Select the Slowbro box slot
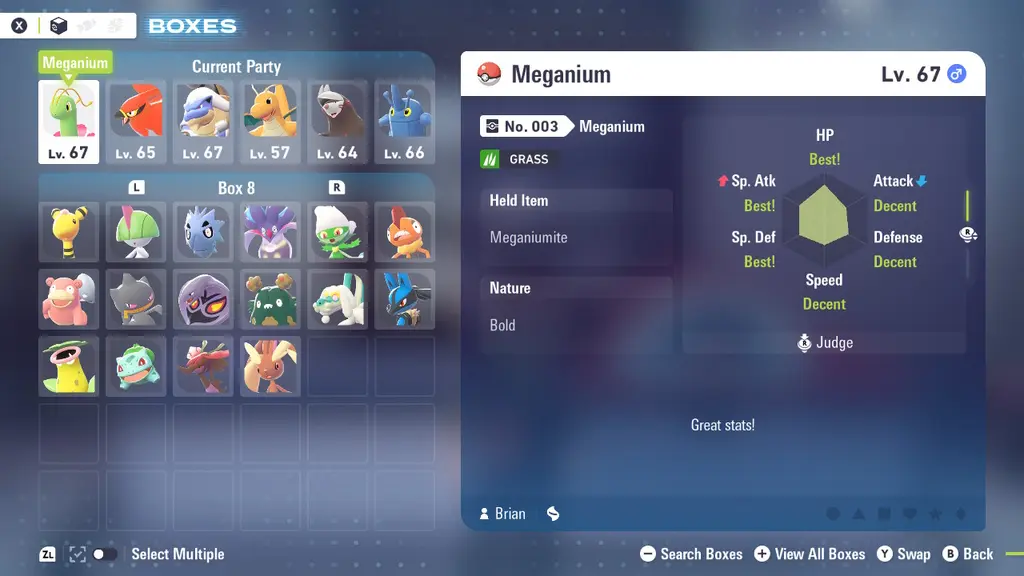 (69, 298)
